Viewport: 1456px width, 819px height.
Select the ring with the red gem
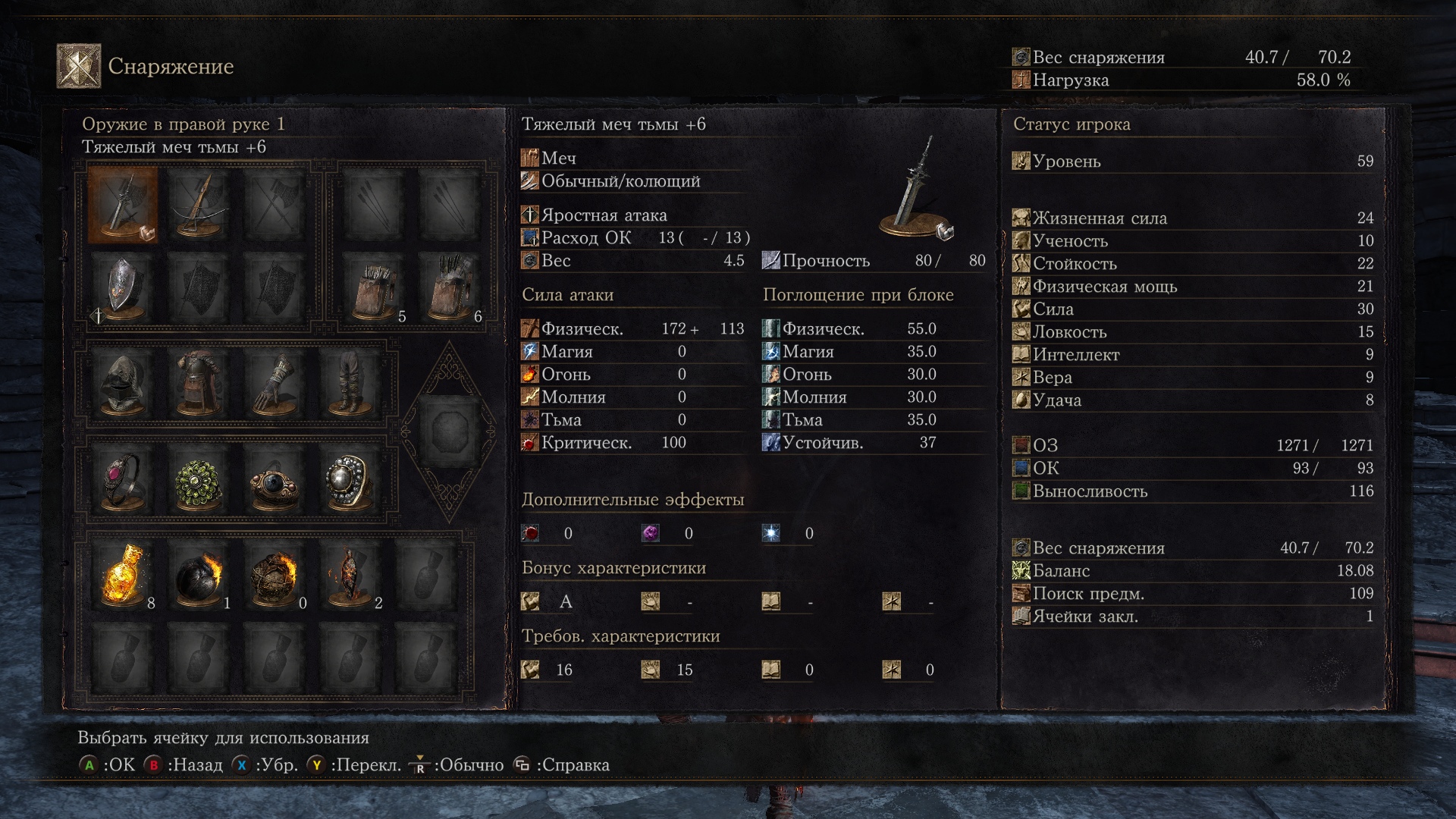coord(123,482)
